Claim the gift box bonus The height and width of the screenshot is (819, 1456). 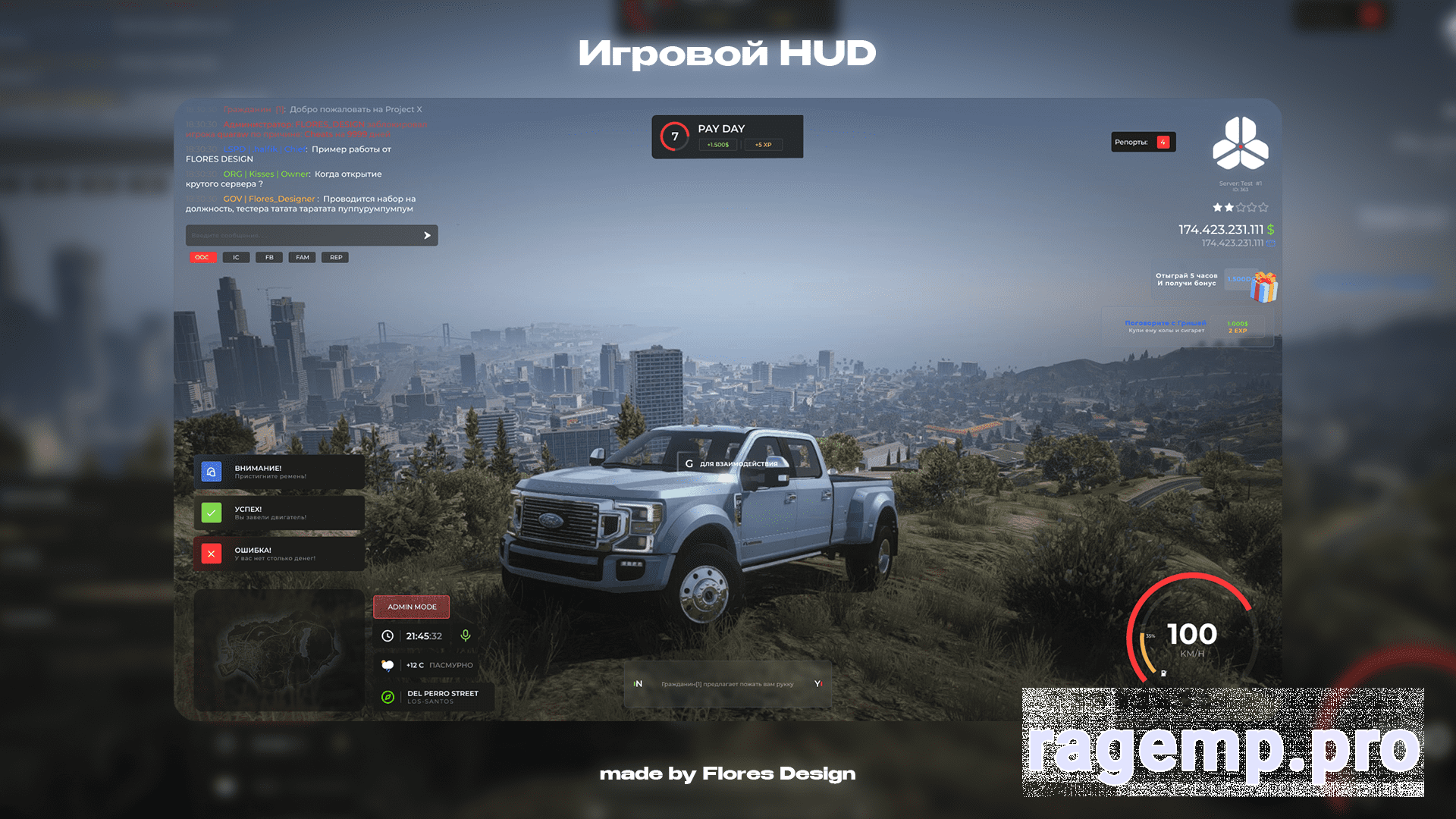pos(1263,287)
